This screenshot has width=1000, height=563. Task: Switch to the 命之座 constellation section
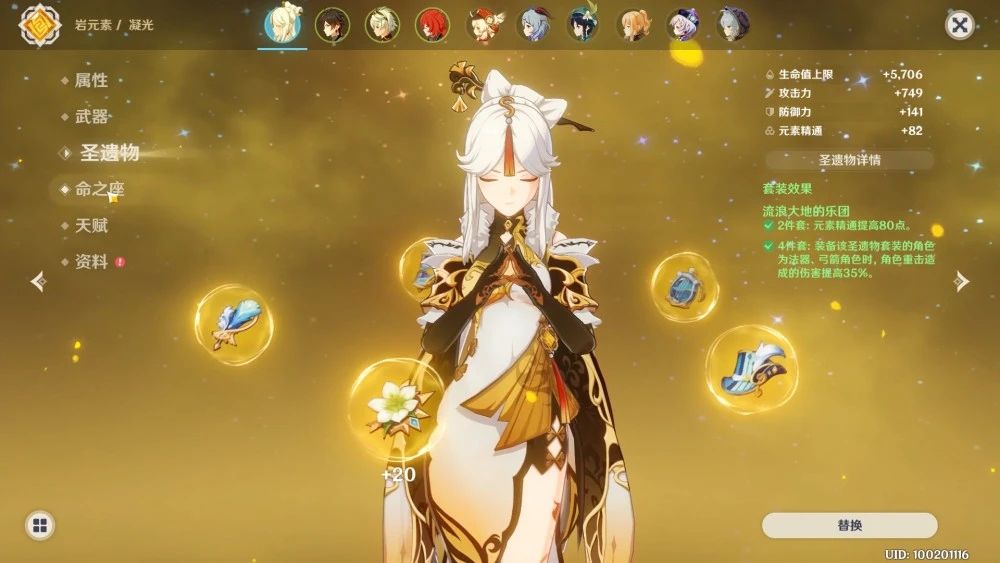[x=99, y=189]
